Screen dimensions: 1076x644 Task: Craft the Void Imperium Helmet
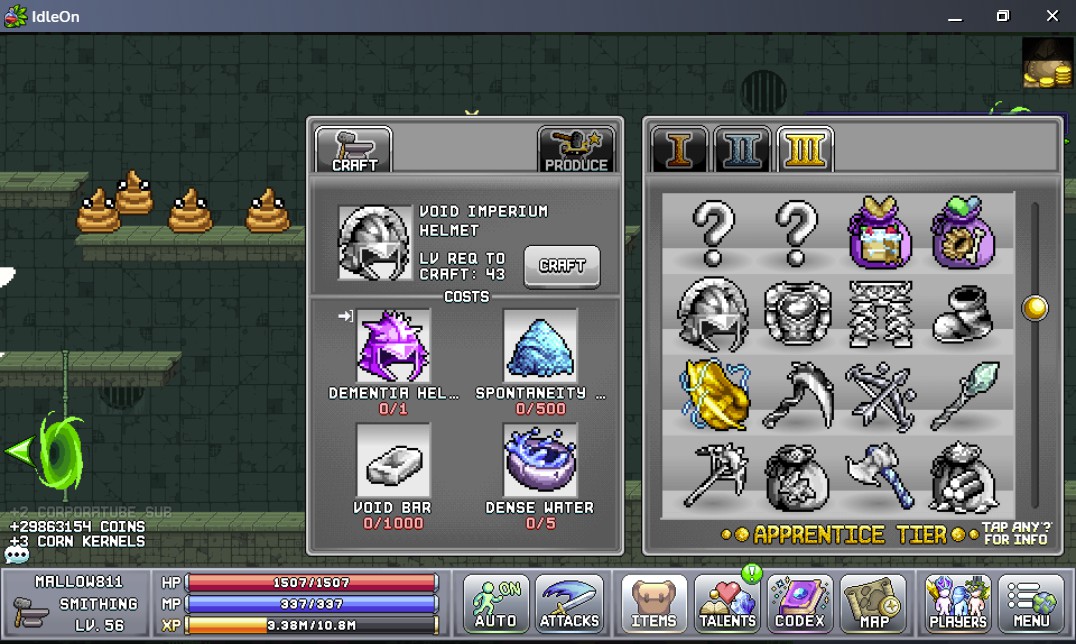pyautogui.click(x=562, y=266)
